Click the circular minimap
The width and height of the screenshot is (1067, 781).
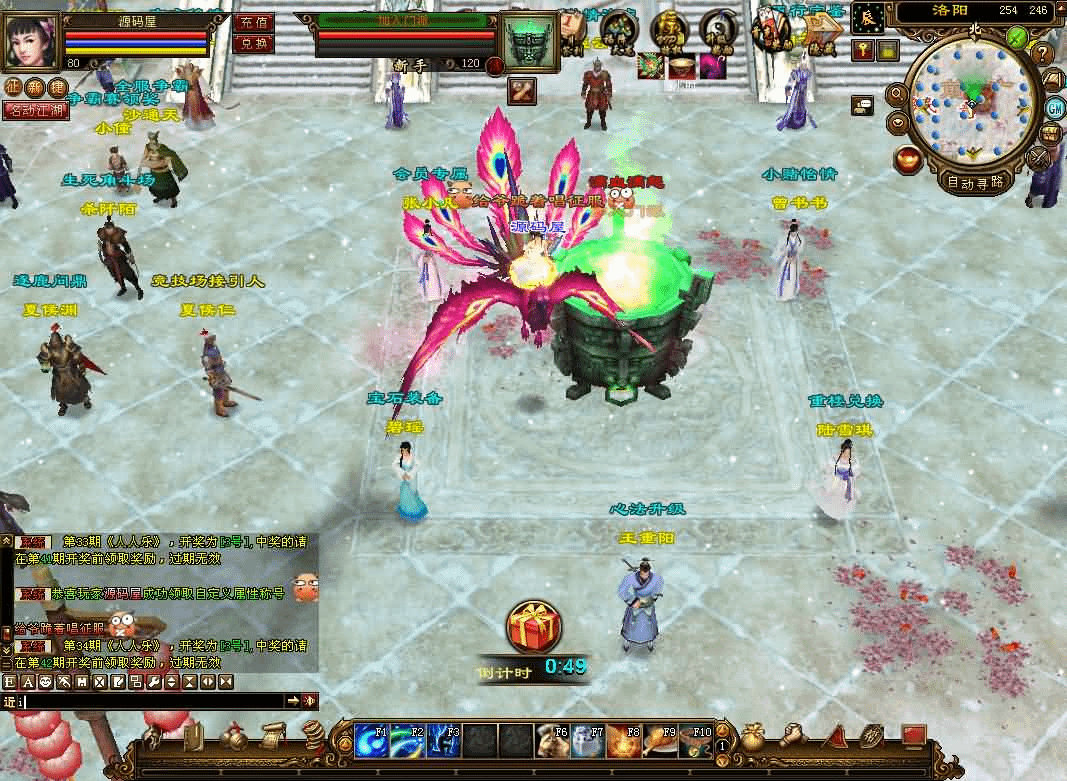point(970,100)
